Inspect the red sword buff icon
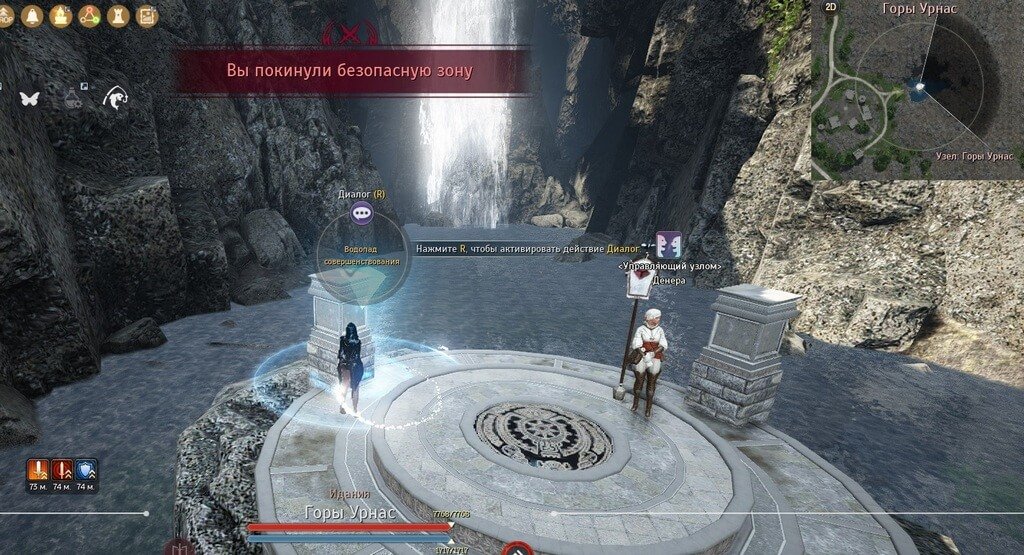The width and height of the screenshot is (1024, 555). coord(62,470)
